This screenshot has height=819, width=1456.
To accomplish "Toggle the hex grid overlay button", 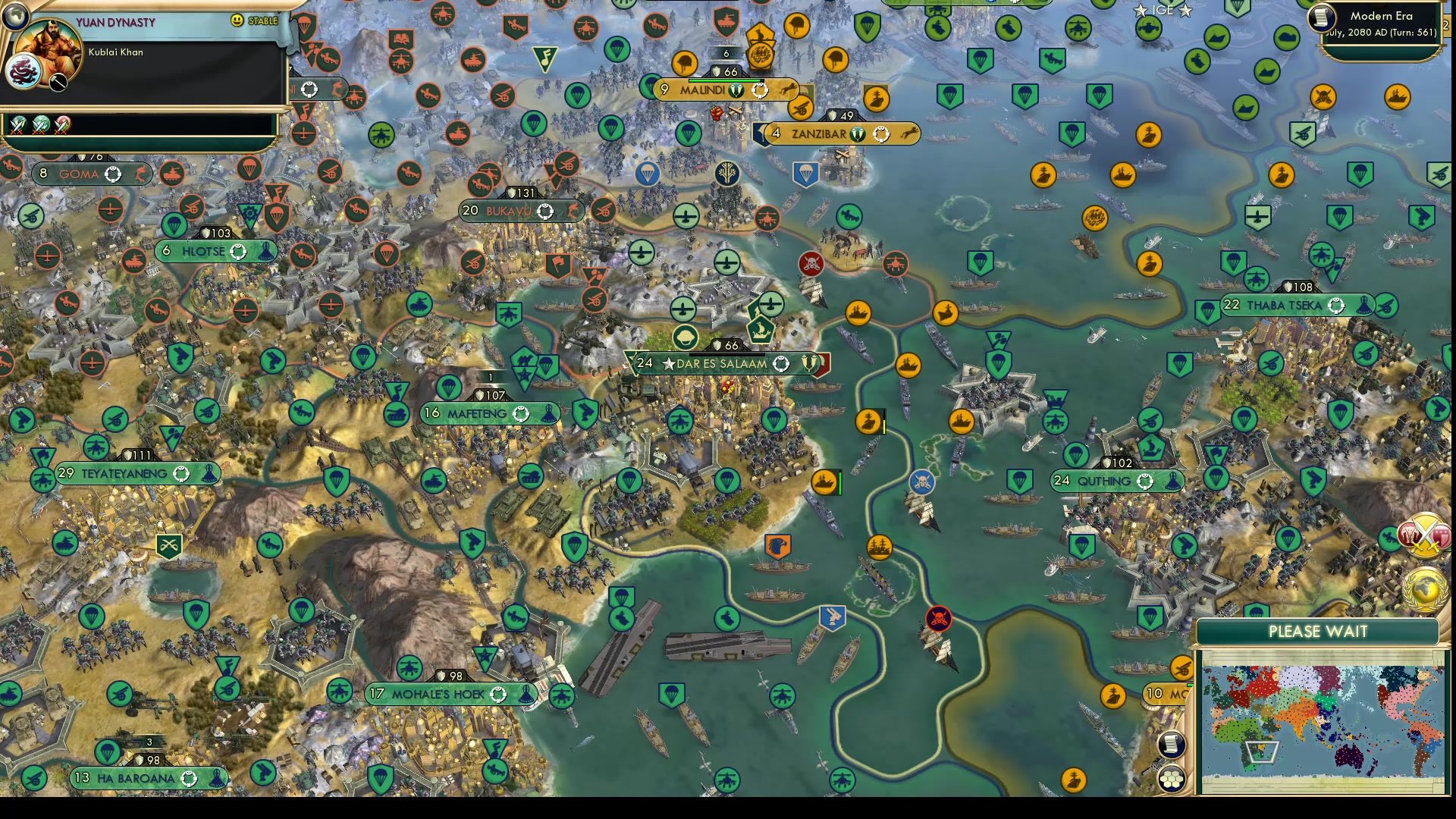I will tap(1172, 780).
